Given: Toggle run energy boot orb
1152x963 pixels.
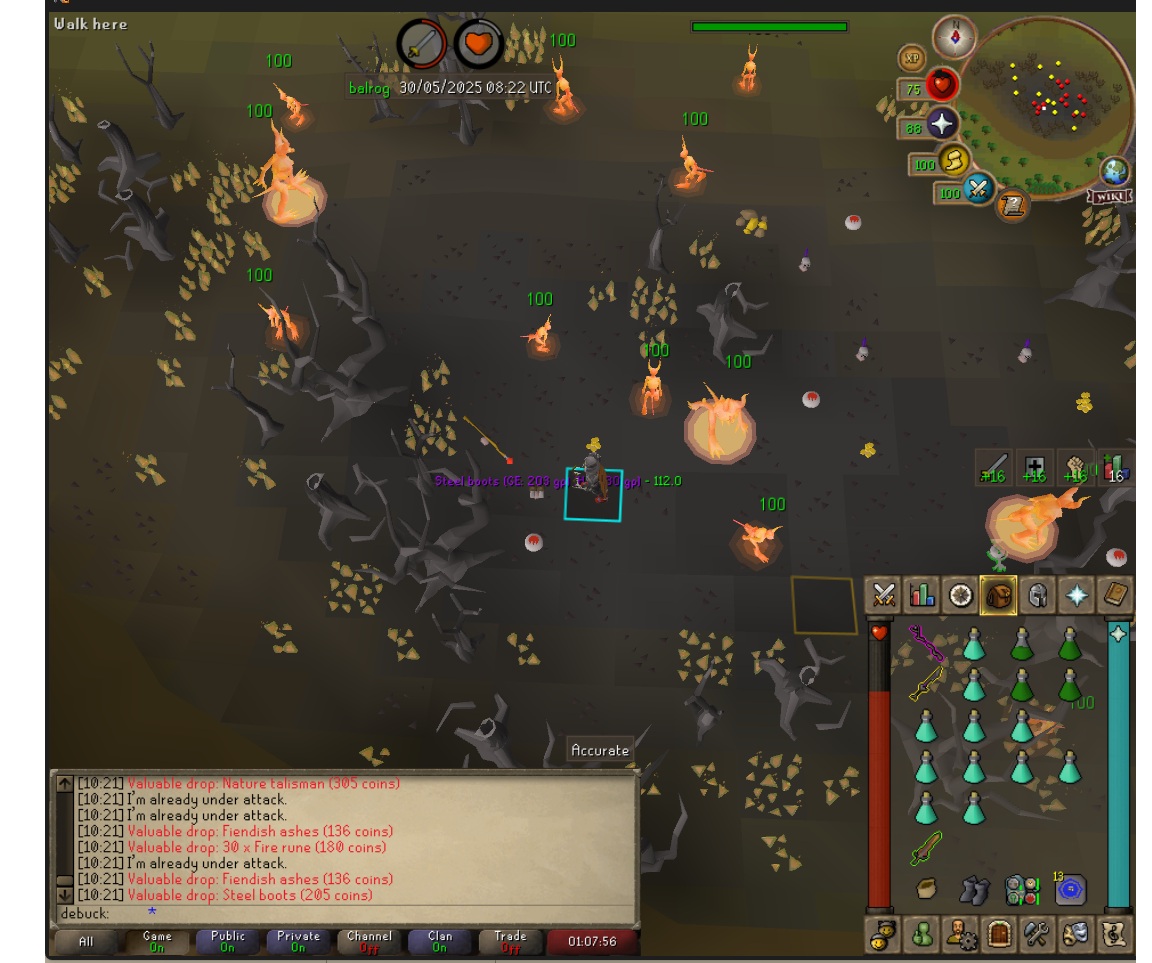Looking at the screenshot, I should click(953, 160).
